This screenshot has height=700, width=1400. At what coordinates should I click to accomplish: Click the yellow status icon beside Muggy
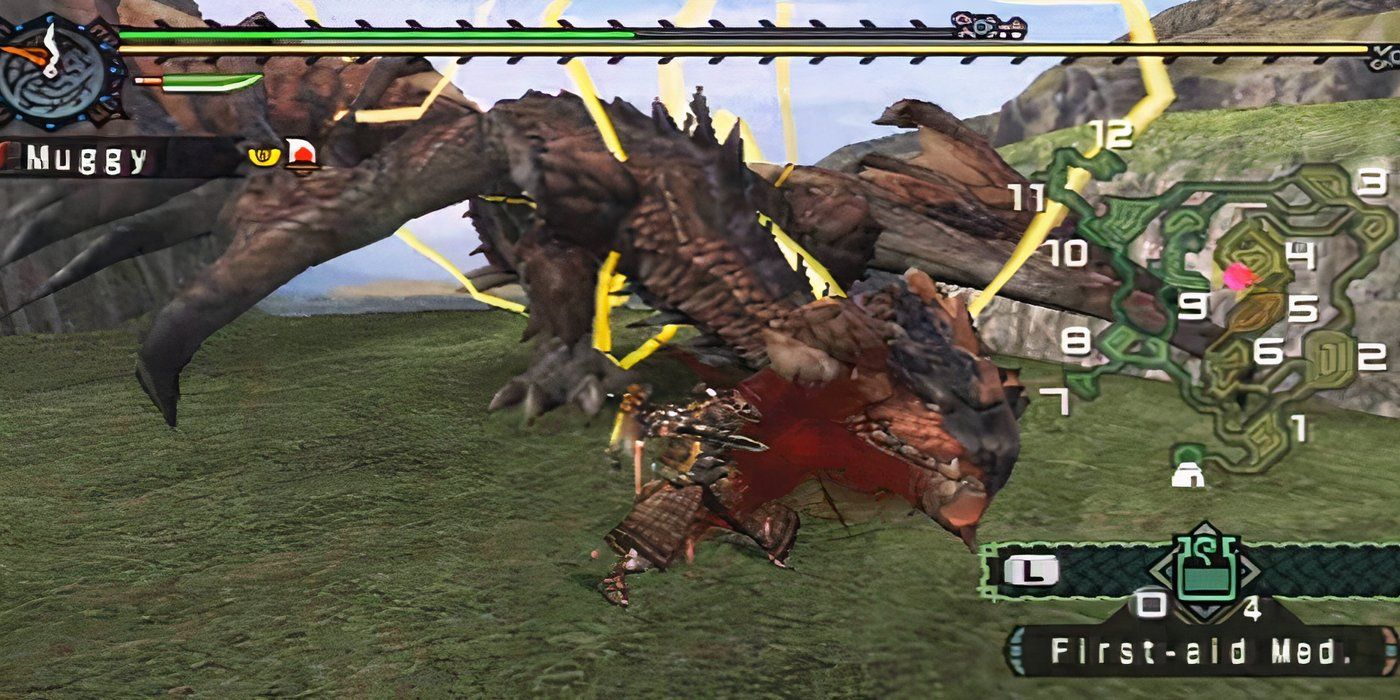click(x=262, y=155)
